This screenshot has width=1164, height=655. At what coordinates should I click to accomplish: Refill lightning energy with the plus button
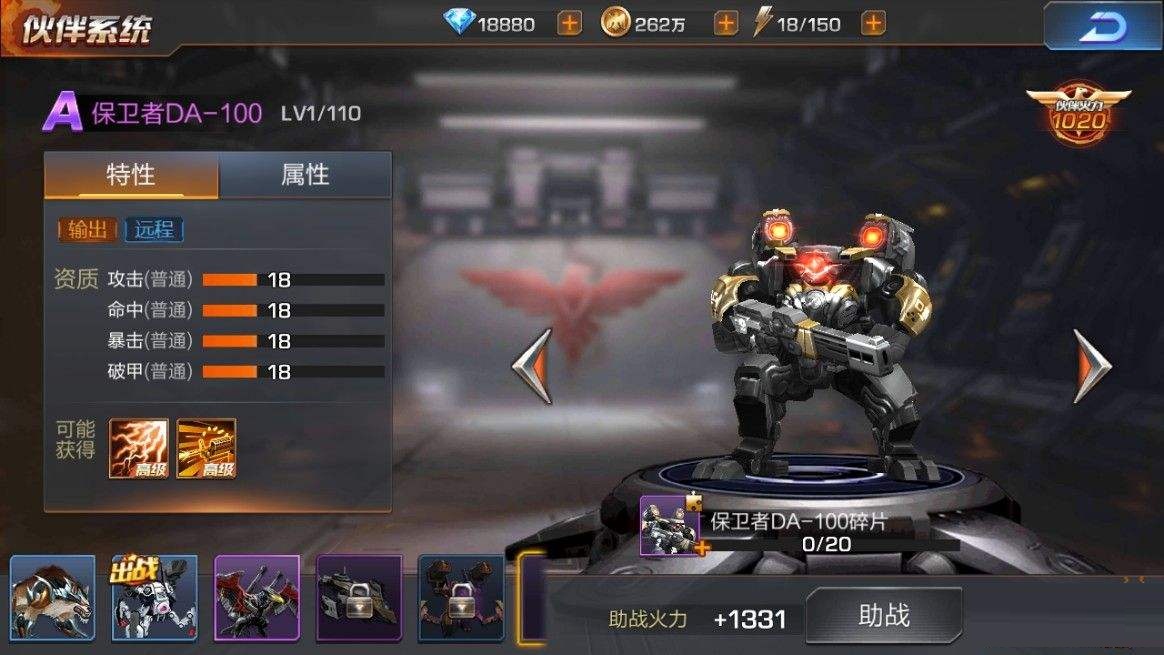coord(873,23)
